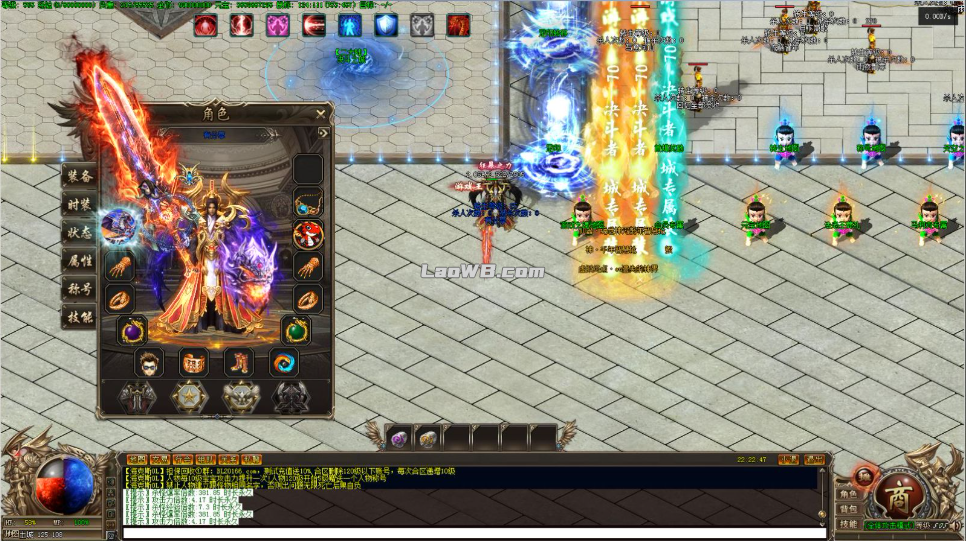The width and height of the screenshot is (967, 541).
Task: Open the 时装 fashion tab
Action: 80,204
